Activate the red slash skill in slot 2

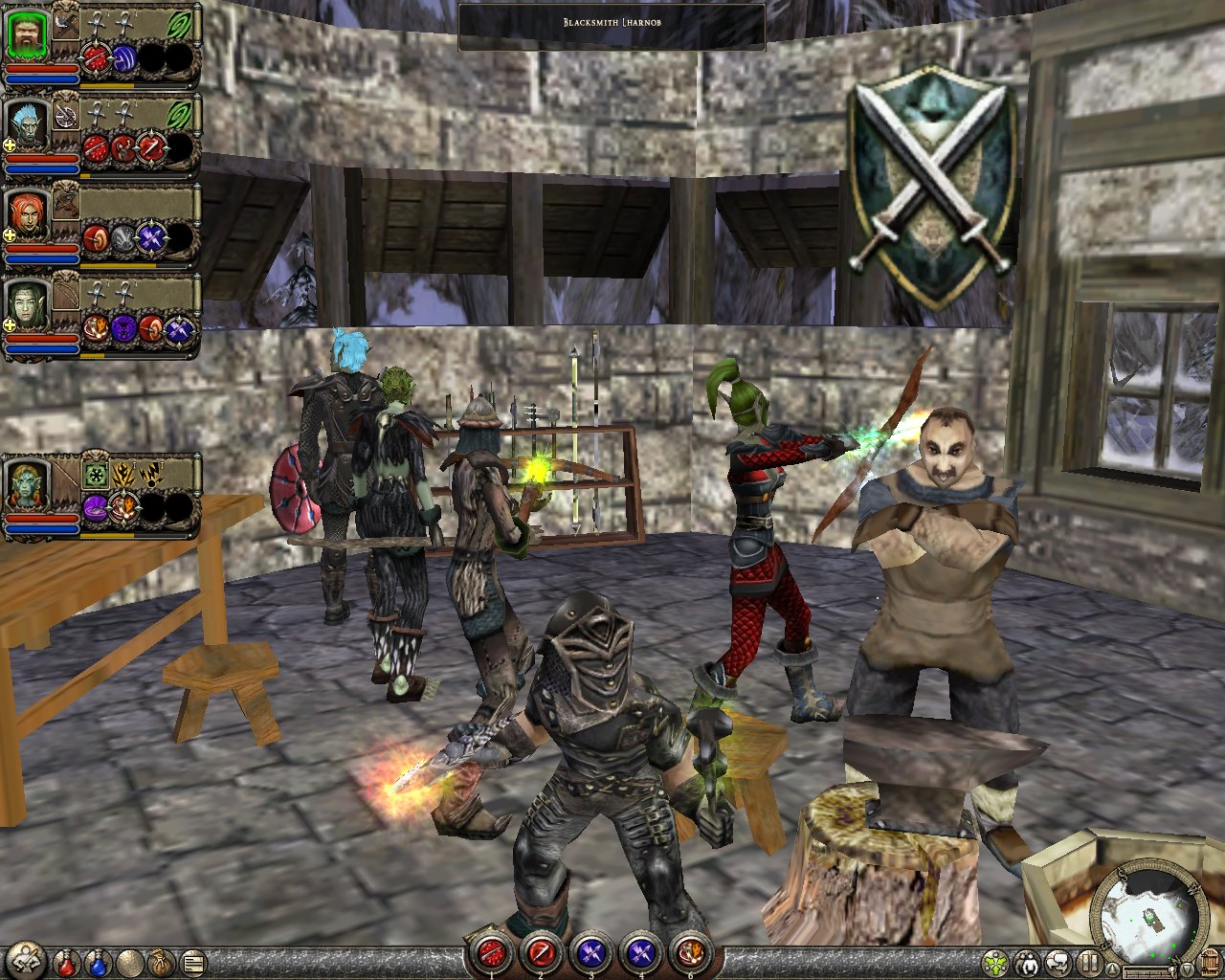coord(541,952)
